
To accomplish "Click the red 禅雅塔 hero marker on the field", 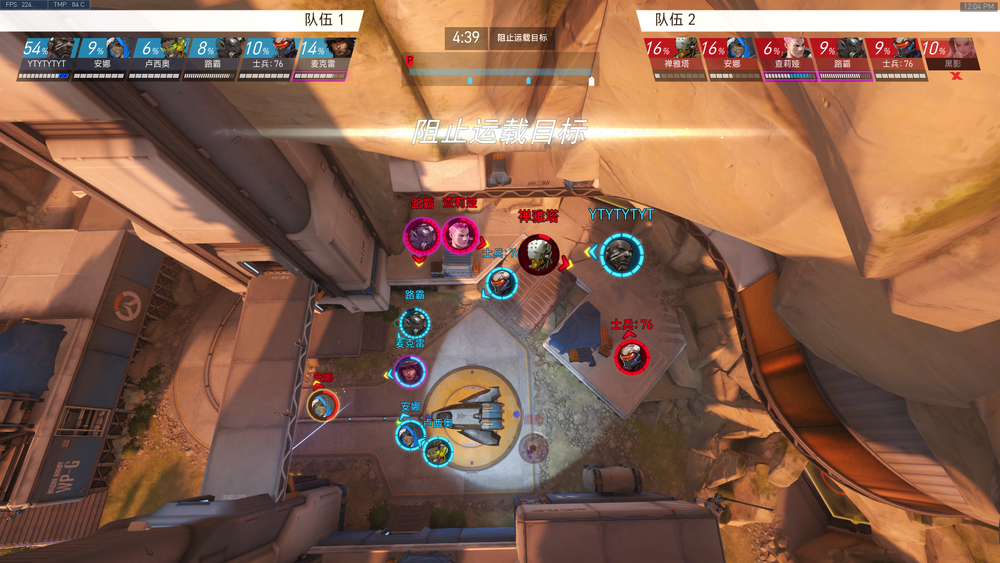I will coord(538,255).
